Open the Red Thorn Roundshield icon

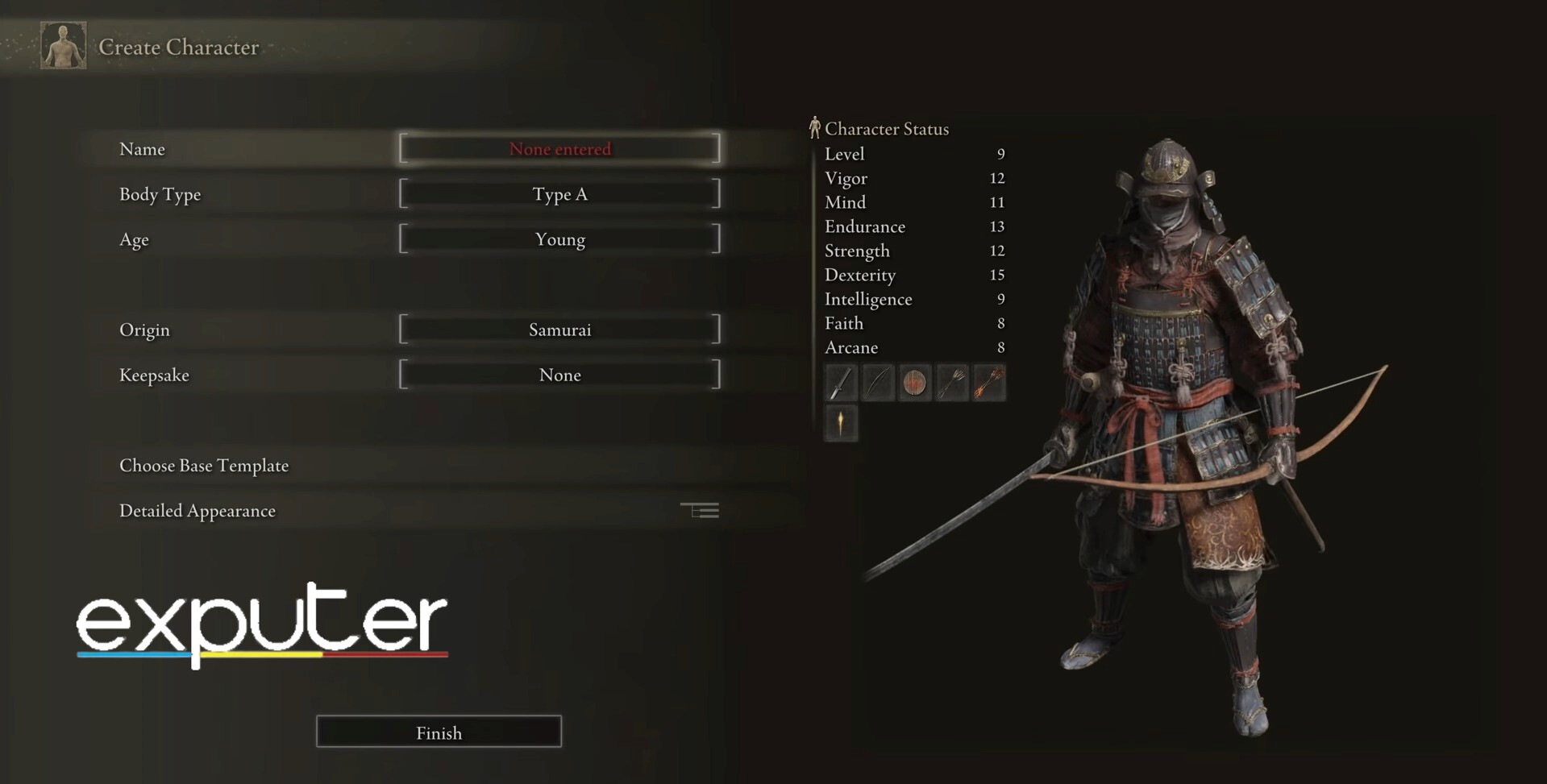coord(915,383)
